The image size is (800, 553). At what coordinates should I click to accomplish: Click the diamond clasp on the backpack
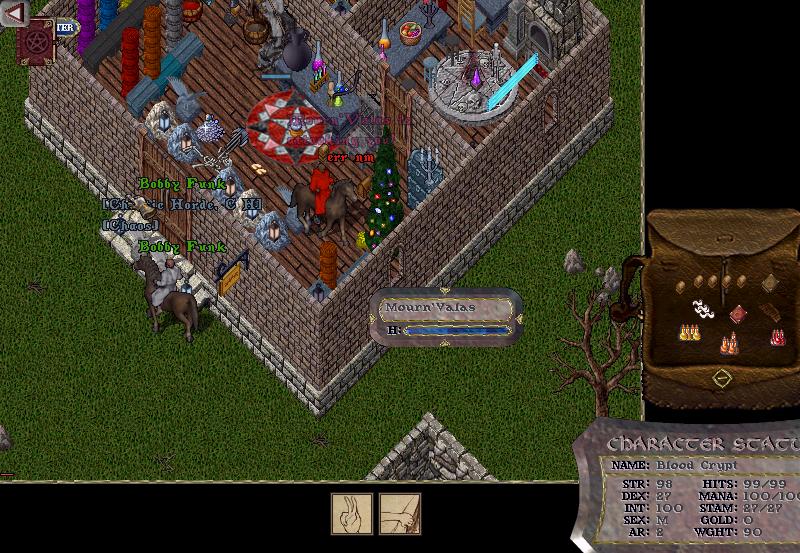click(721, 378)
